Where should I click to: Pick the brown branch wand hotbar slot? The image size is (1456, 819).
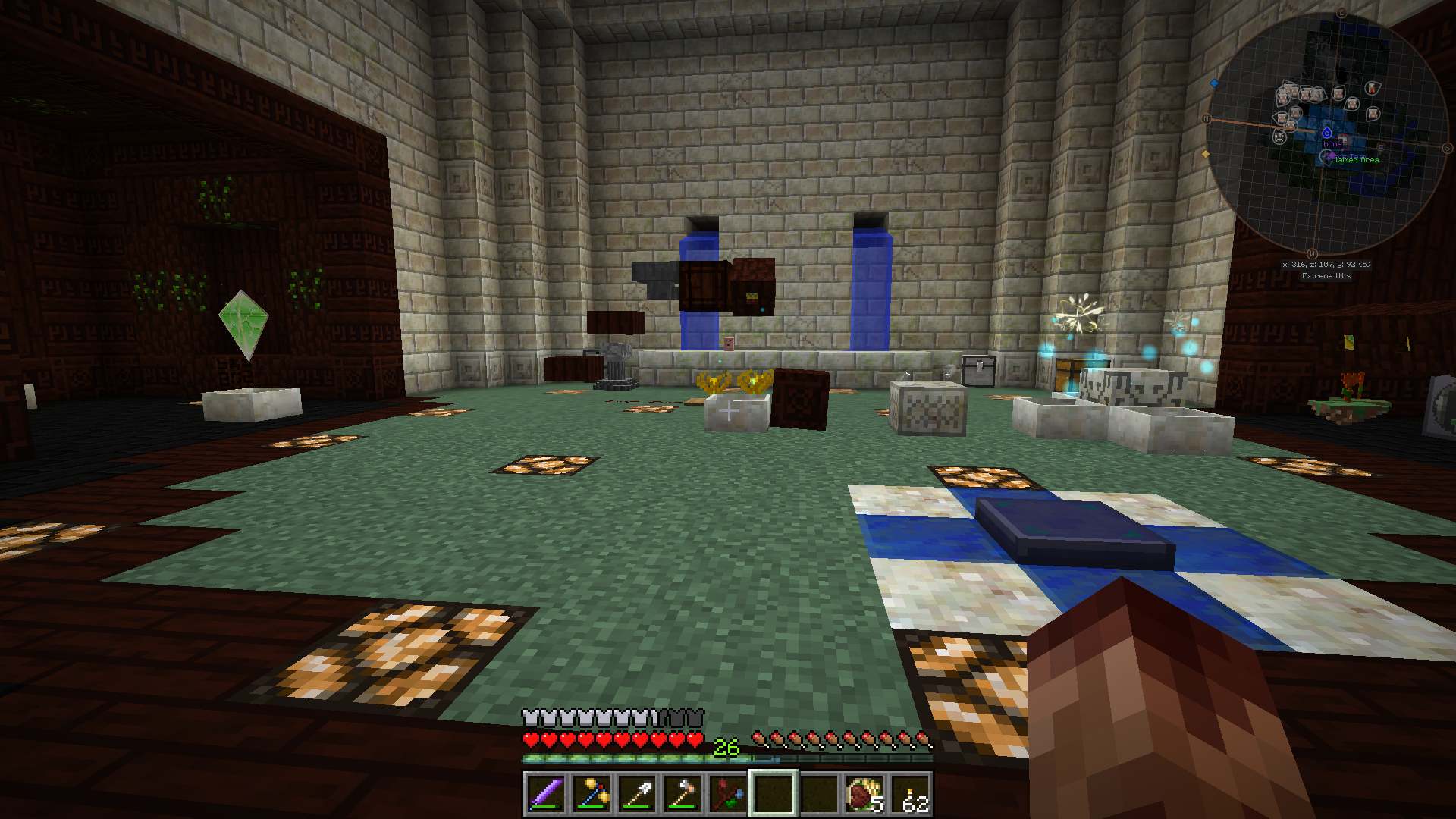pos(727,794)
